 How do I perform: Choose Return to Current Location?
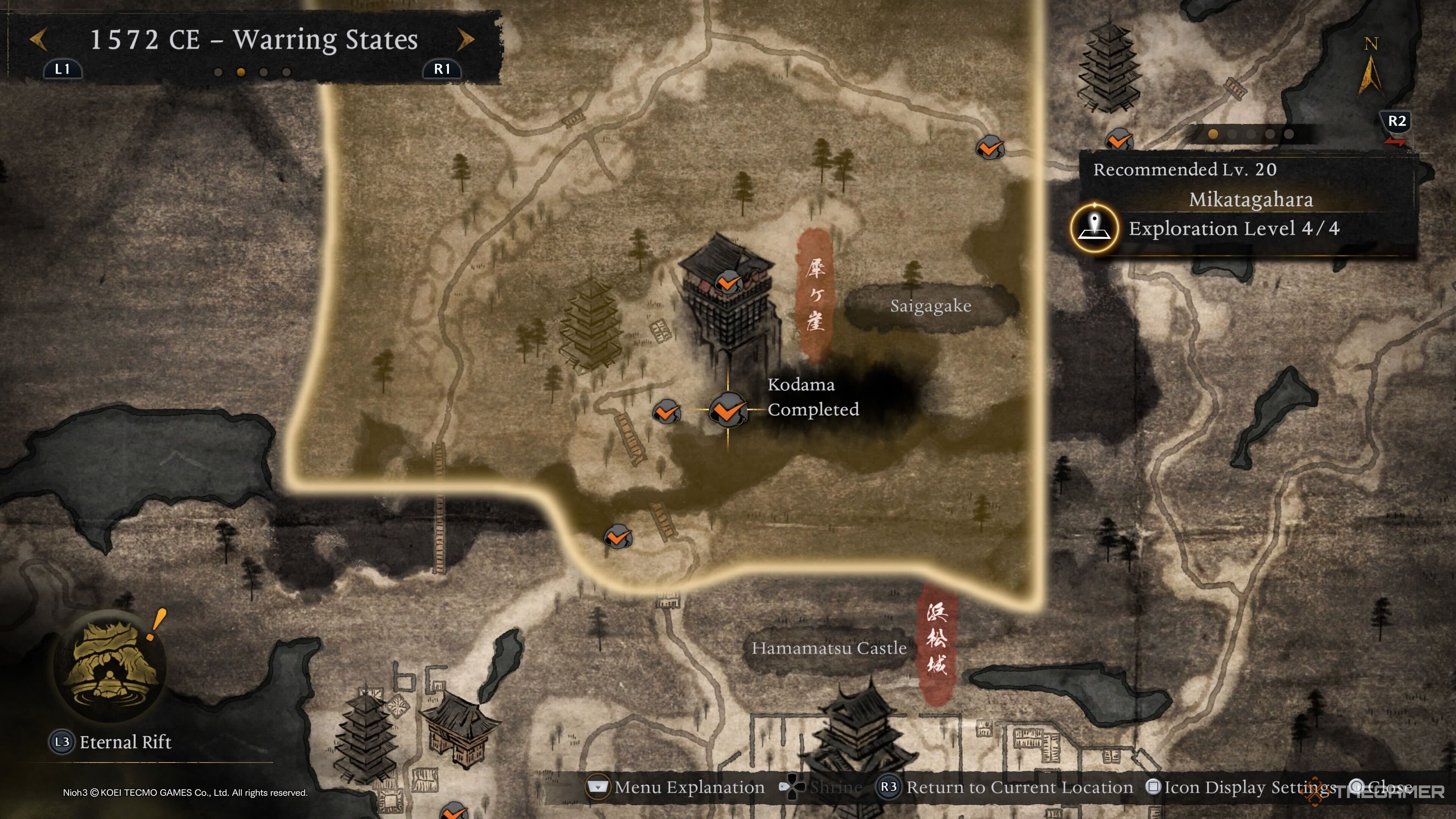pos(1018,787)
